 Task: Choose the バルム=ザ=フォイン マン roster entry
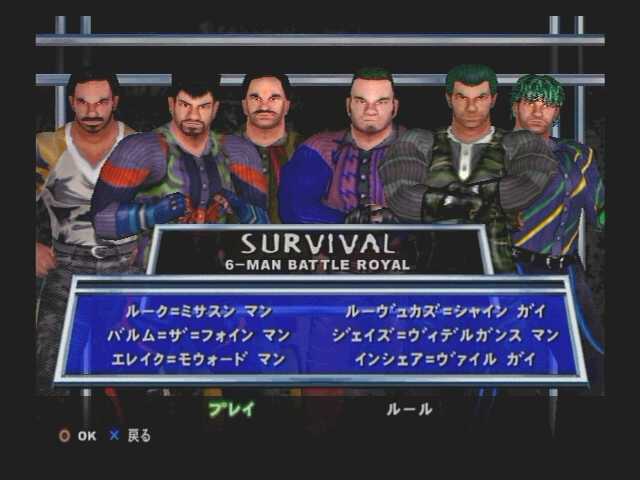194,335
